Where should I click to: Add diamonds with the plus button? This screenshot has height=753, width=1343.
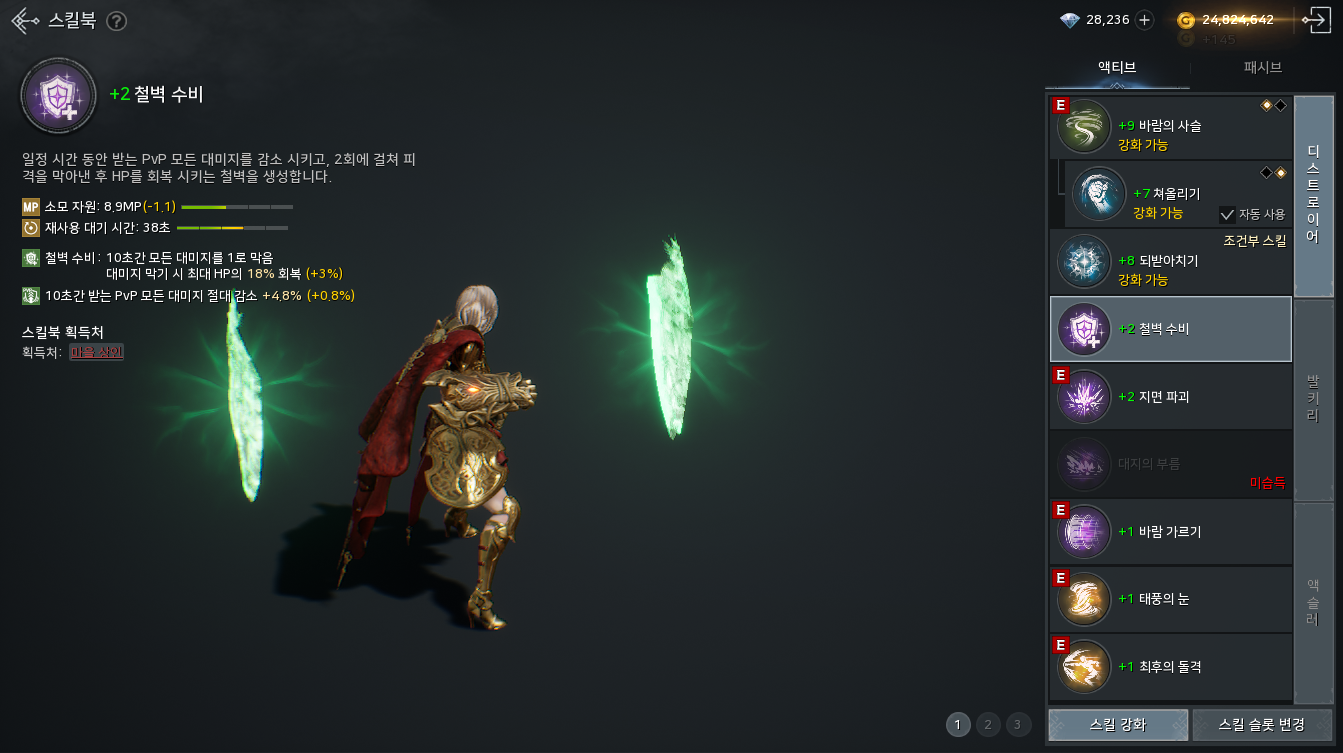coord(1145,20)
